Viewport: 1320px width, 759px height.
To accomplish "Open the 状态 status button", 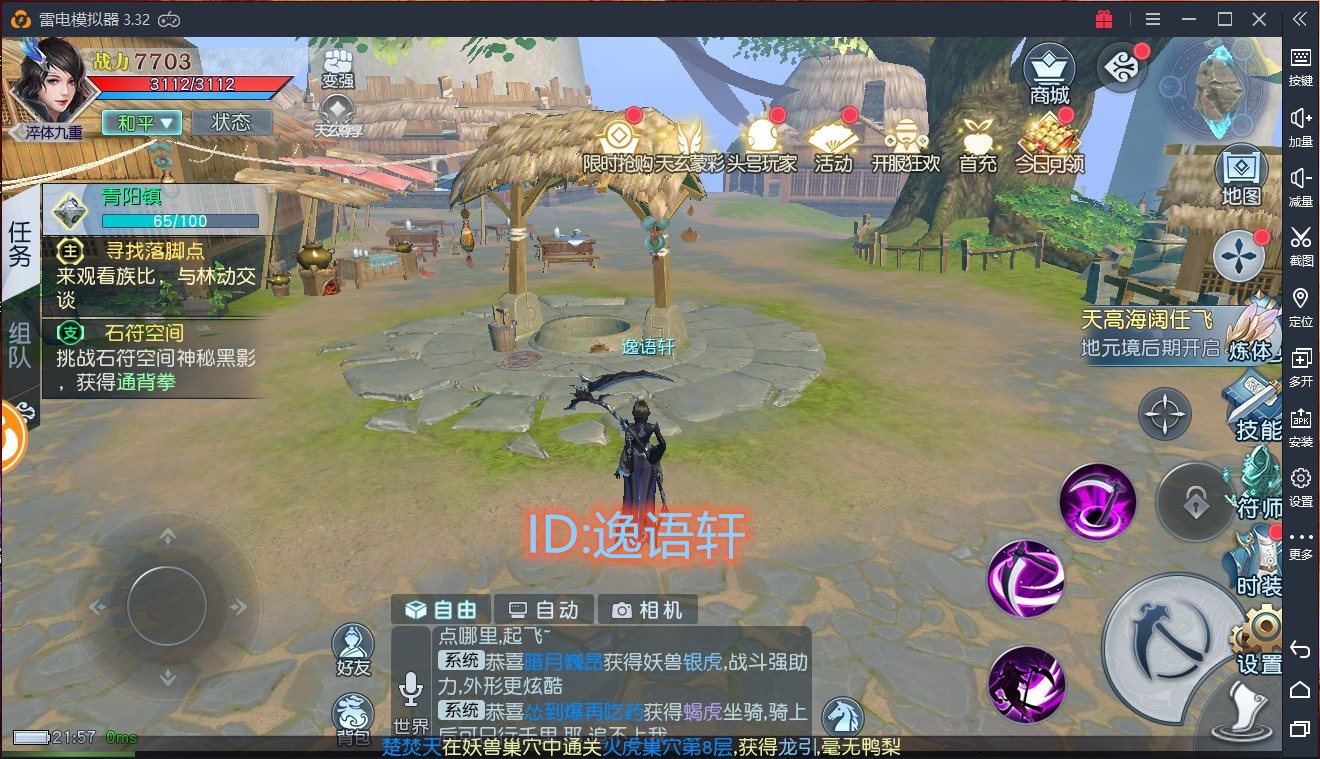I will [x=232, y=123].
